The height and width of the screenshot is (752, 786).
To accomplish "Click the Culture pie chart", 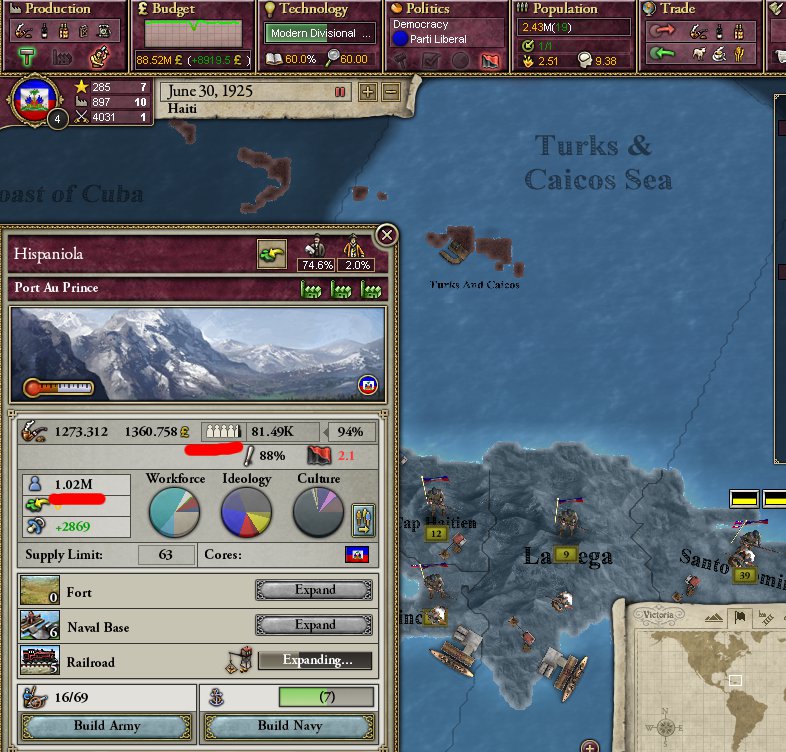I will 318,512.
